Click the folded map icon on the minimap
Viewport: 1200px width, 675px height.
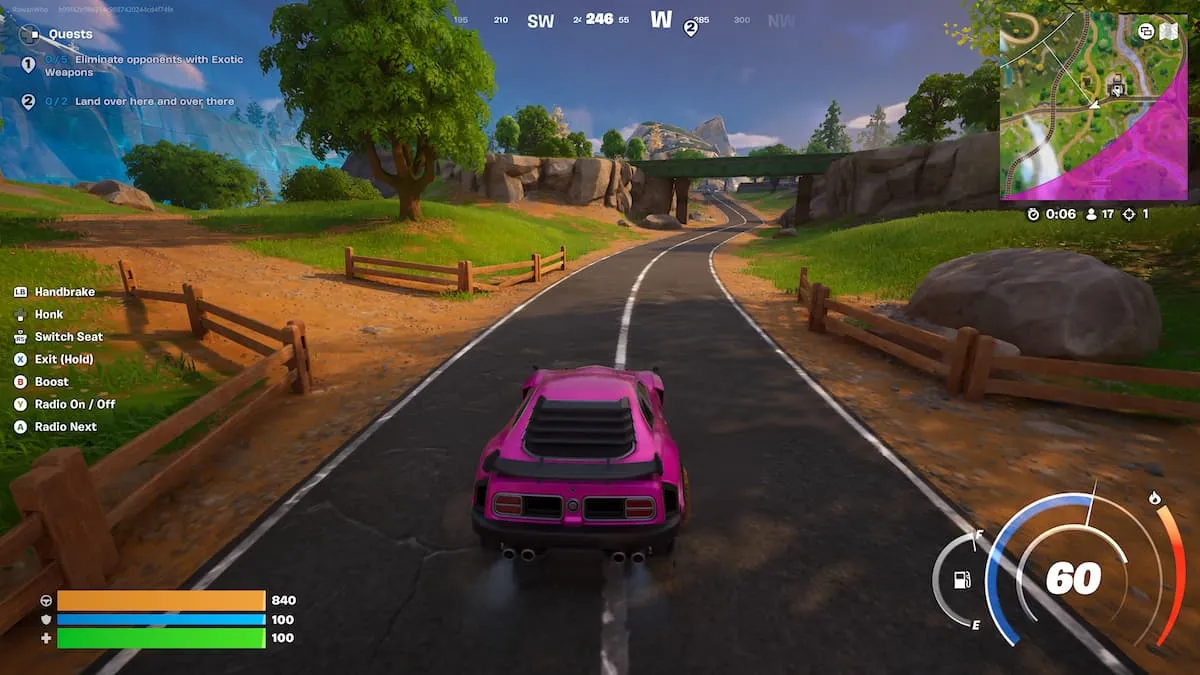pos(1169,31)
